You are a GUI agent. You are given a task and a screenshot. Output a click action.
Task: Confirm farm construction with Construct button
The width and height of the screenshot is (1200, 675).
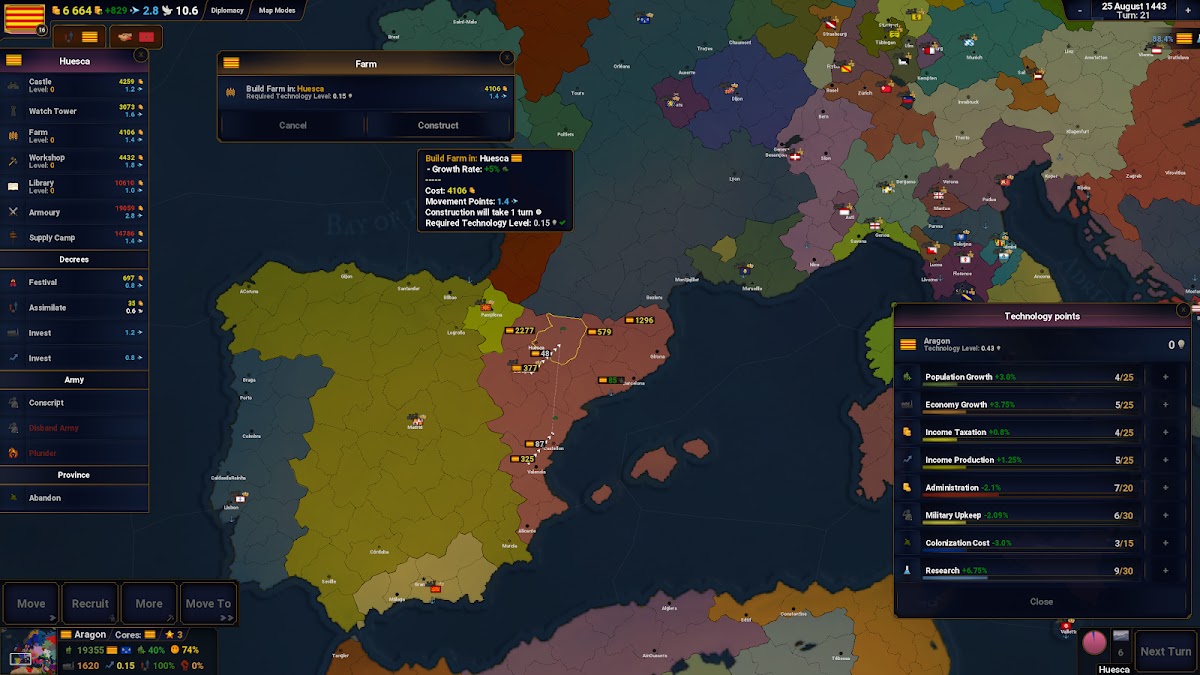438,125
